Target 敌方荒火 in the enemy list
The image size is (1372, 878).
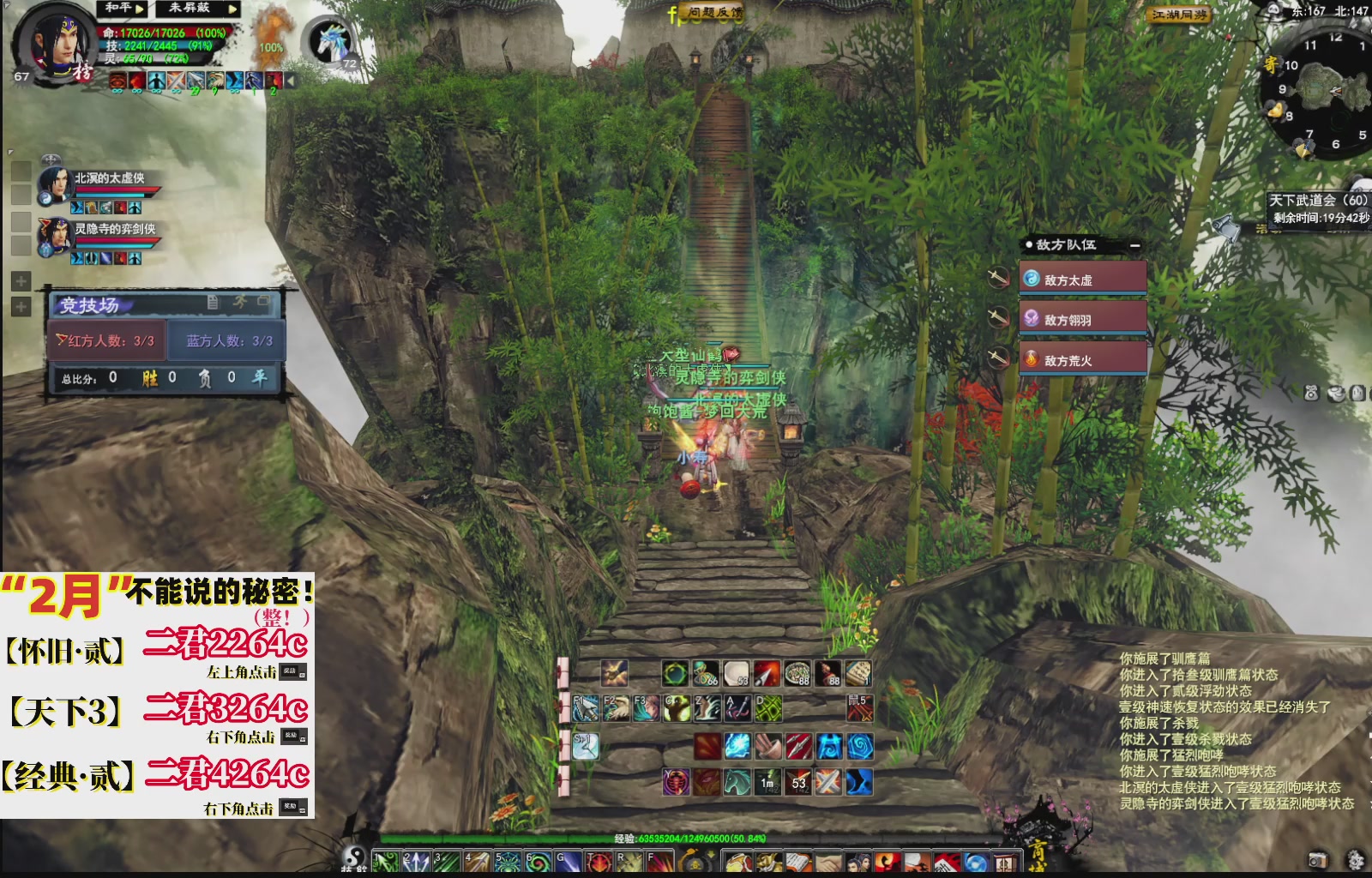click(x=1068, y=360)
